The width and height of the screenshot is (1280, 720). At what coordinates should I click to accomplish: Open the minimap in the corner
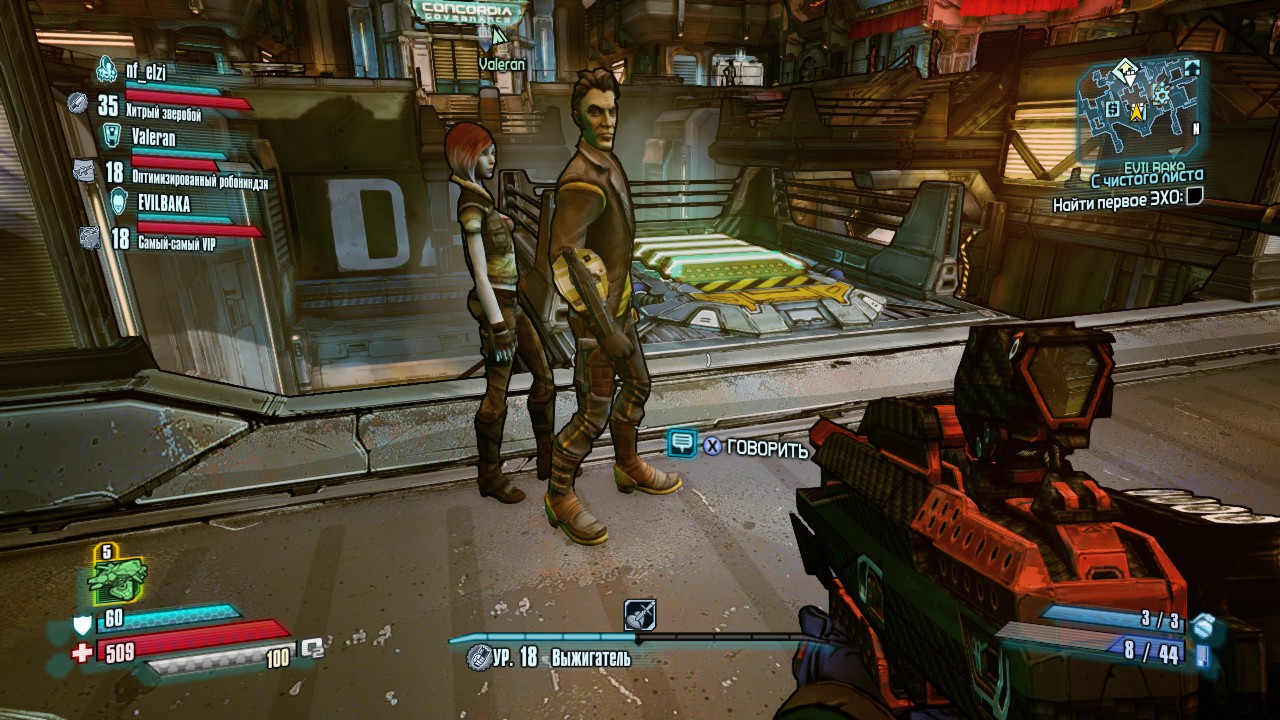tap(1139, 108)
